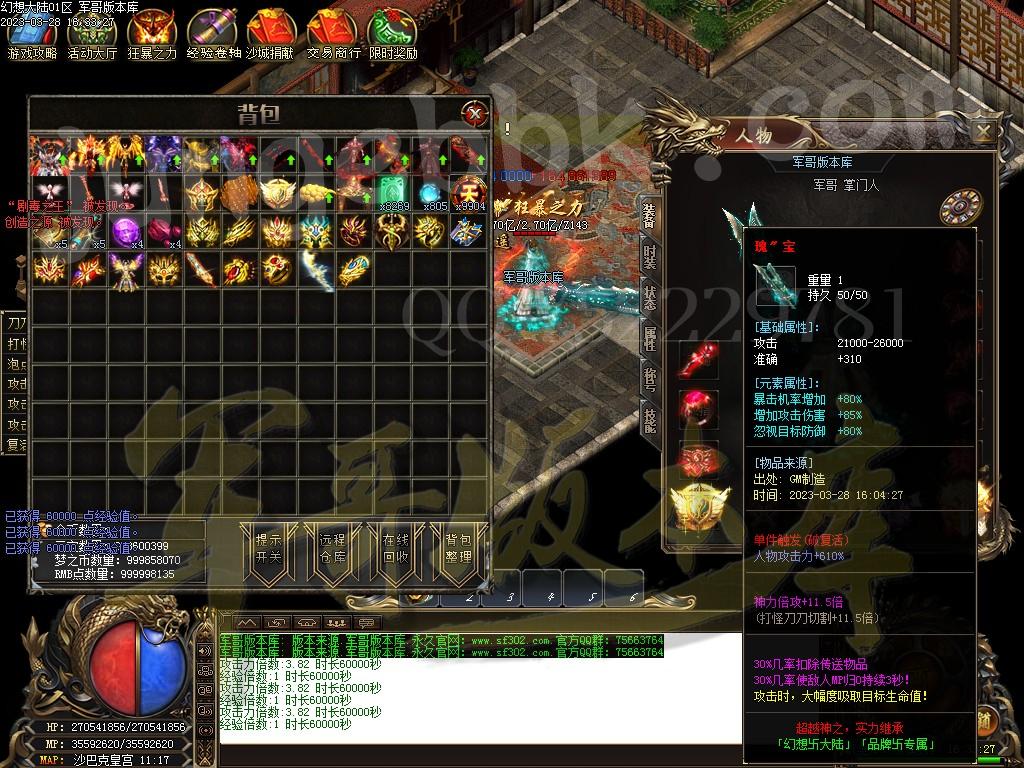Click the 在线回收 online recycle button
The width and height of the screenshot is (1024, 768).
pos(396,548)
